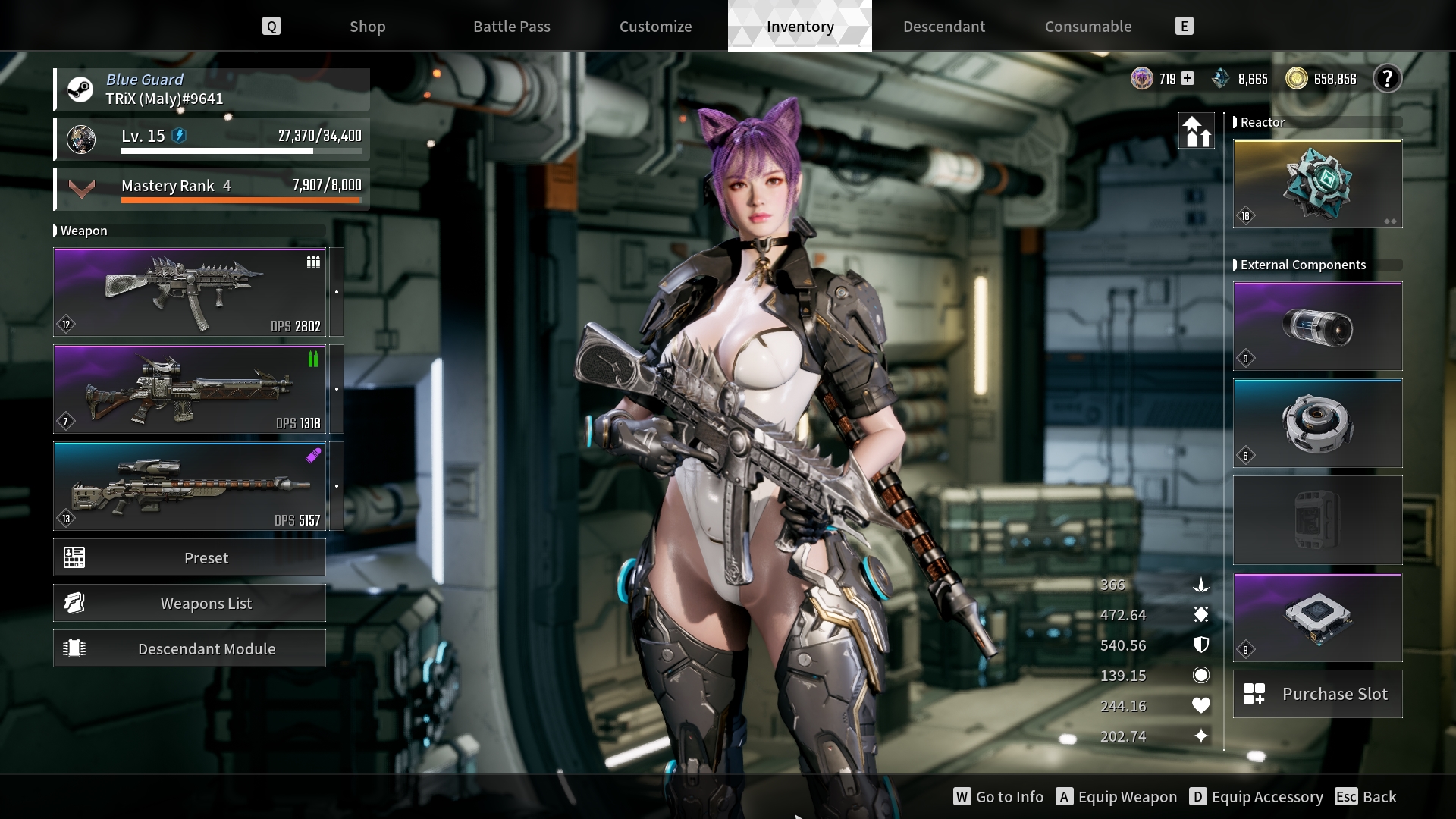Viewport: 1456px width, 819px height.
Task: Choose the weapon slot showing DPS 1318
Action: [190, 389]
